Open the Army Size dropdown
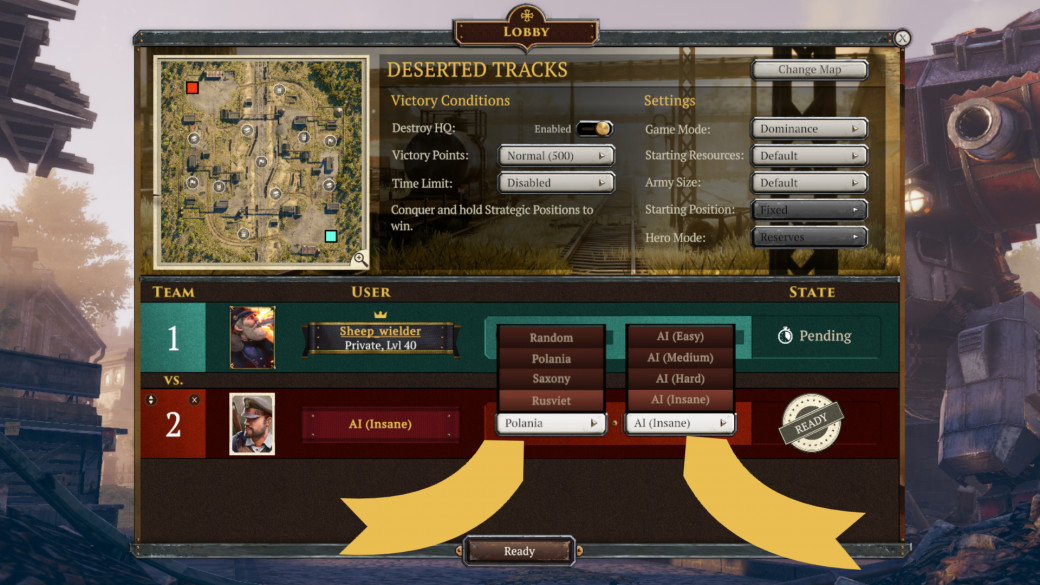Viewport: 1040px width, 585px height. (x=809, y=183)
